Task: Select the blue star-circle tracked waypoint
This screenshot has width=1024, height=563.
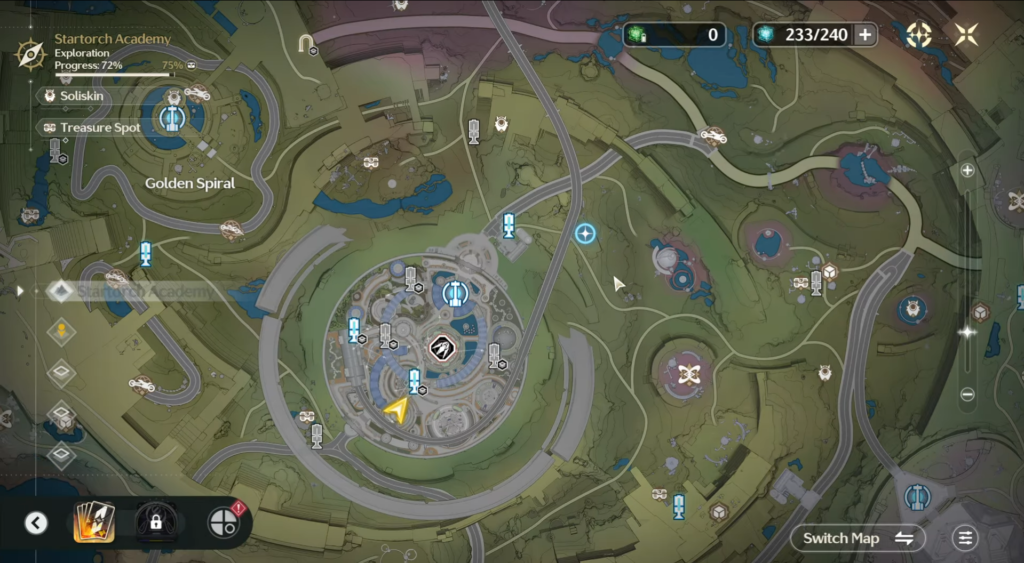Action: click(x=585, y=234)
